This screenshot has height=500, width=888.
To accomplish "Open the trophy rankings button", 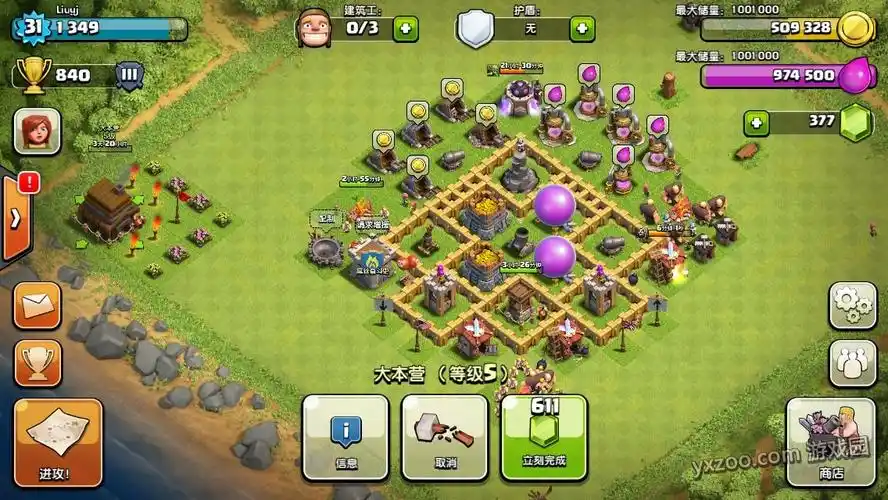I will point(37,364).
